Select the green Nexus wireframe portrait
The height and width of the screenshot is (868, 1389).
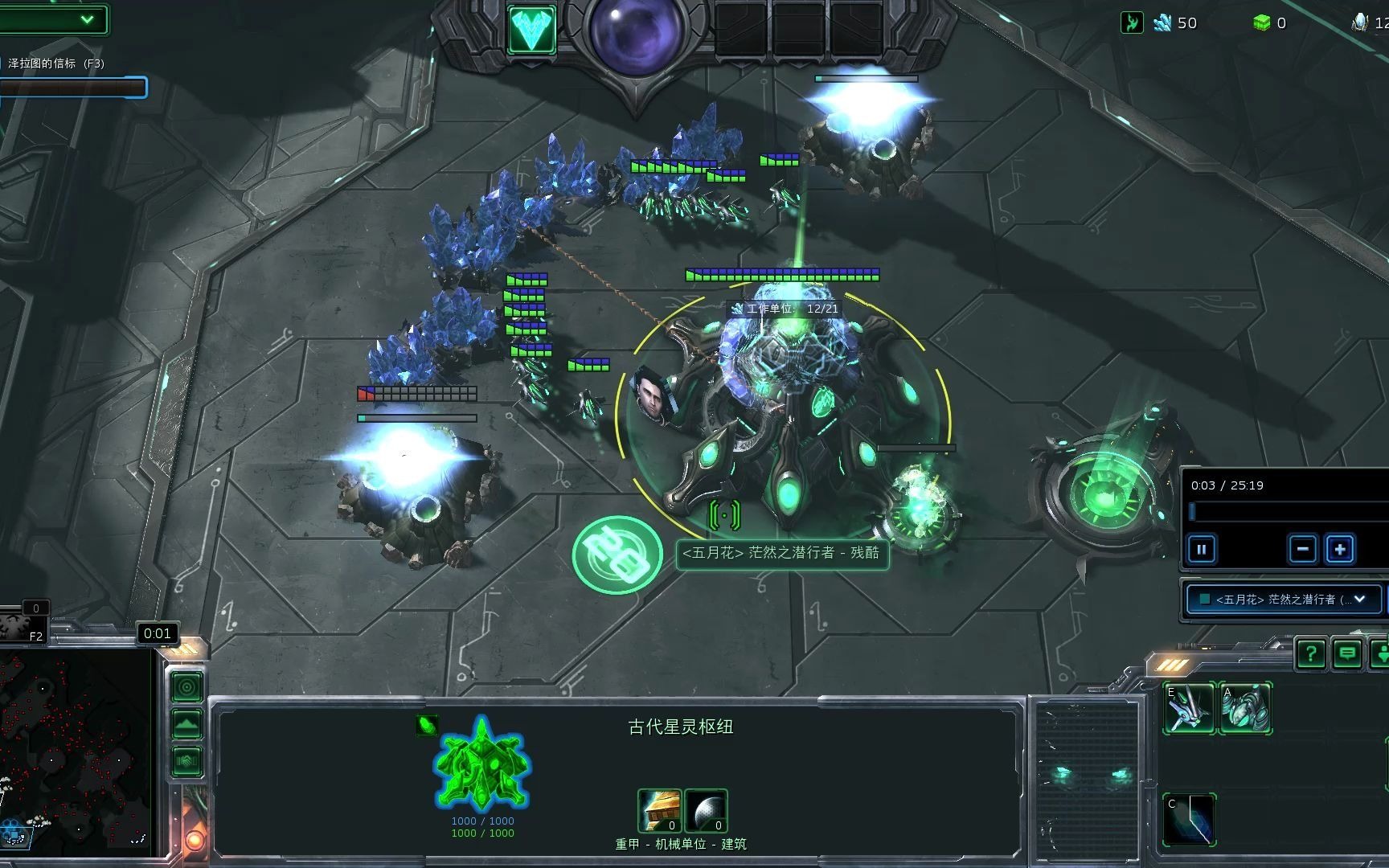481,764
